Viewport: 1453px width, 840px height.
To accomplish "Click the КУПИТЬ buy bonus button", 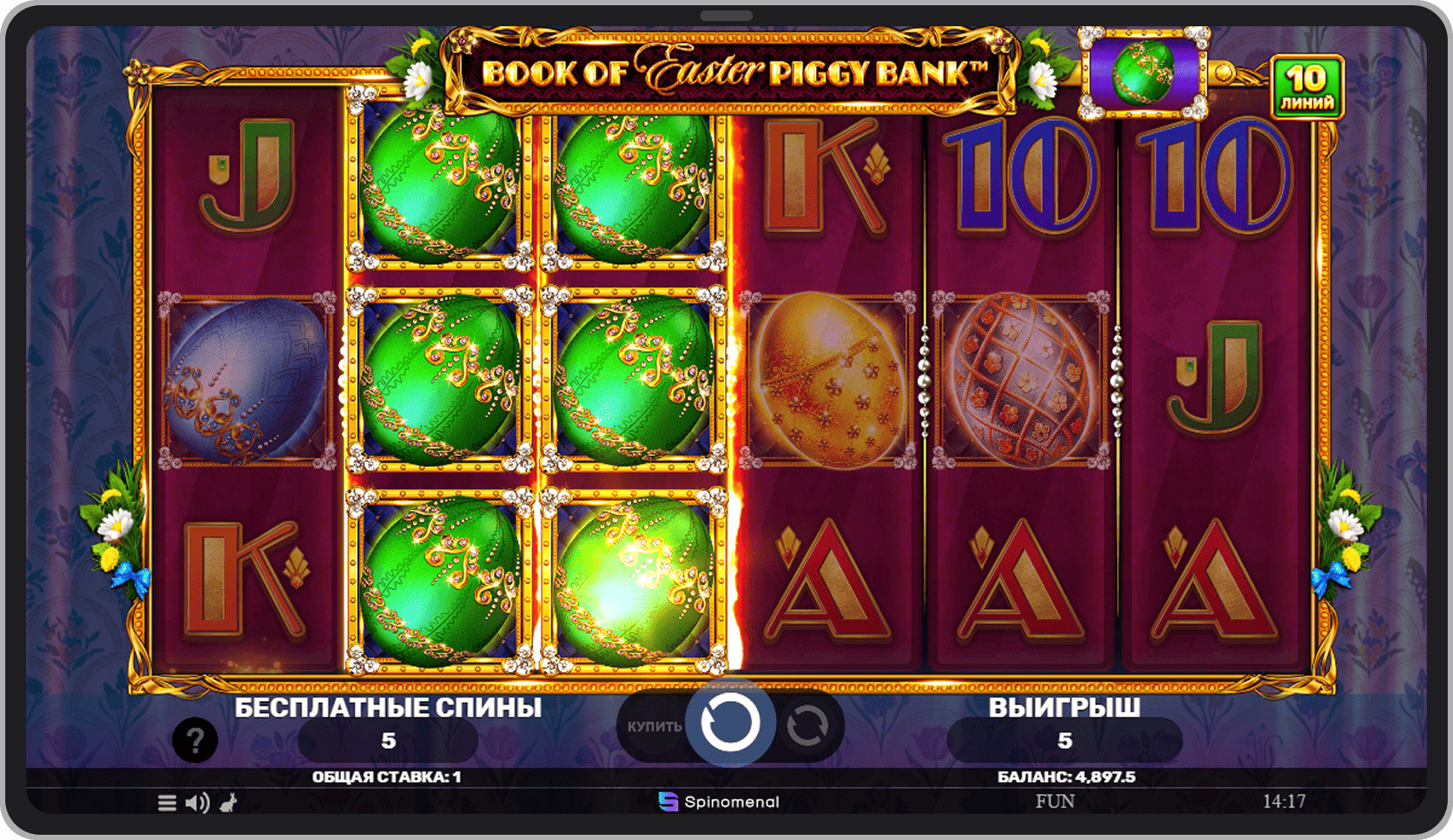I will [x=653, y=726].
